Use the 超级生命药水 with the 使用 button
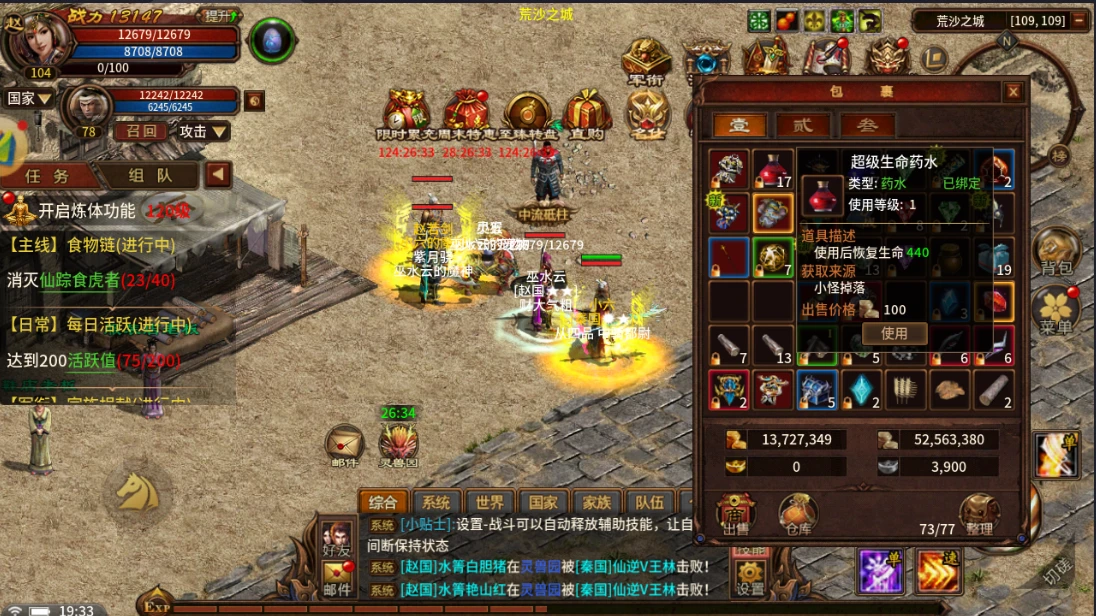The width and height of the screenshot is (1096, 616). click(x=894, y=333)
